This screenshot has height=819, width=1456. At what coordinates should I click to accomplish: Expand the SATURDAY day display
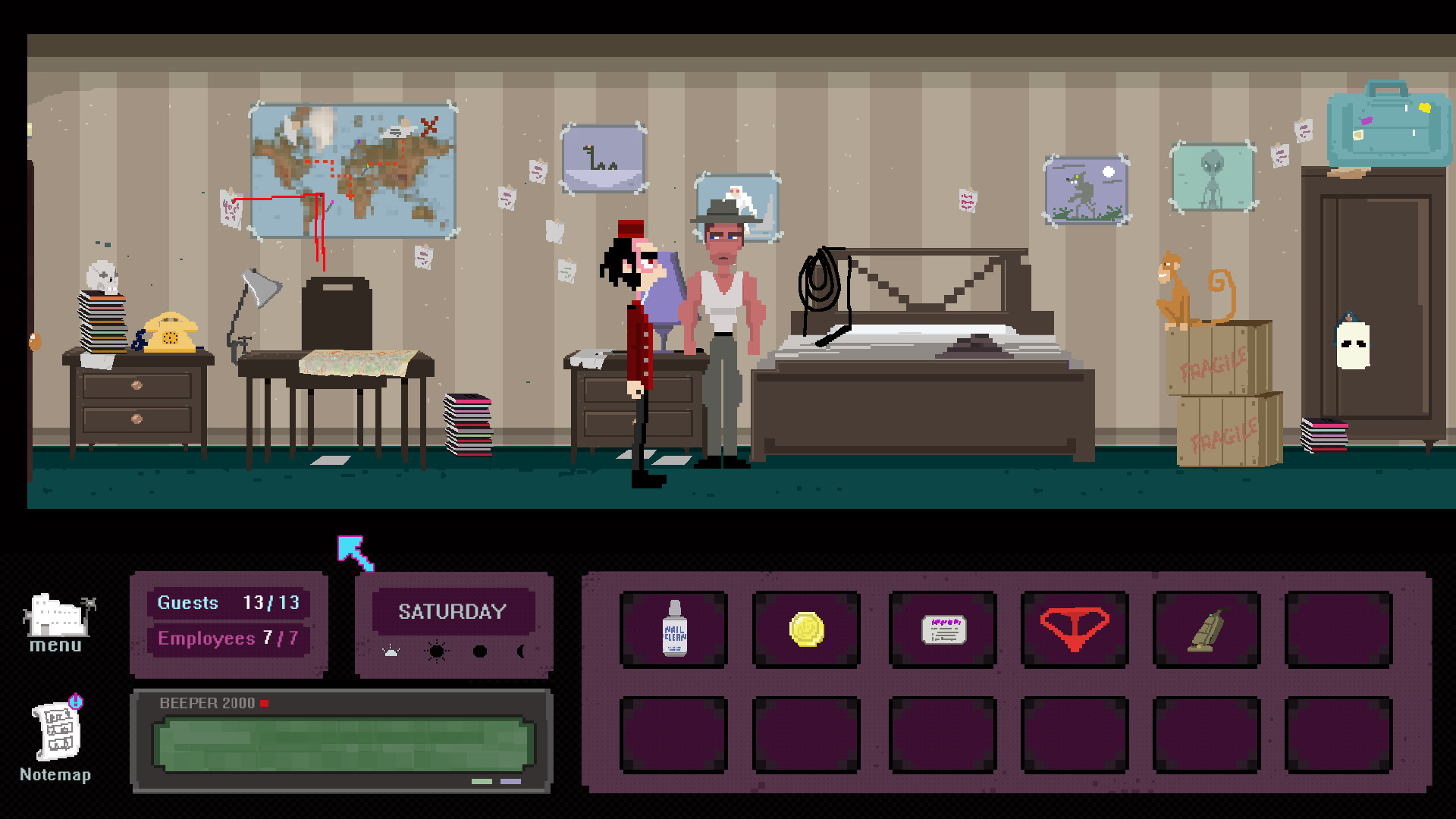coord(453,611)
